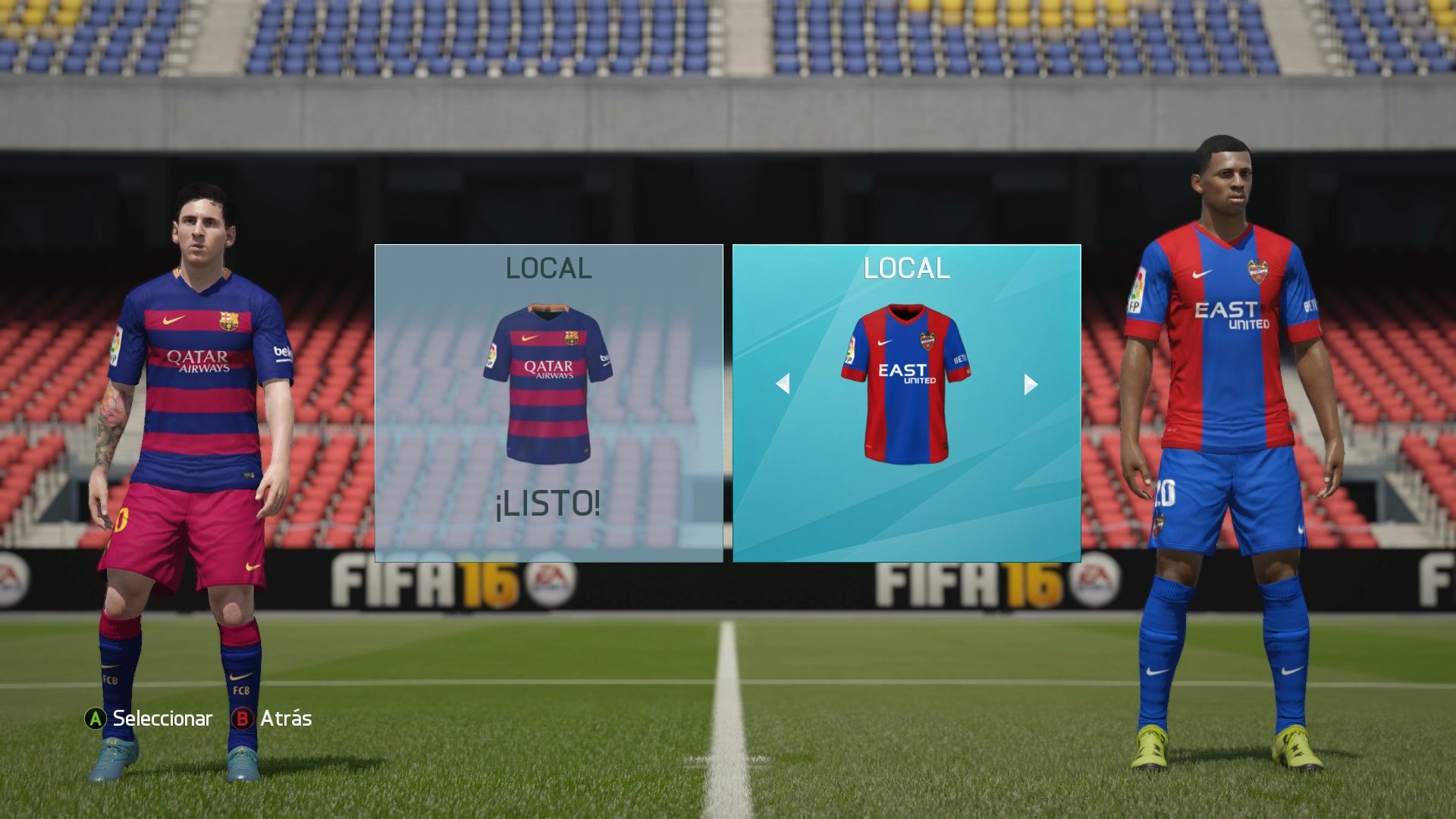Click the B Atrás button icon

[243, 719]
